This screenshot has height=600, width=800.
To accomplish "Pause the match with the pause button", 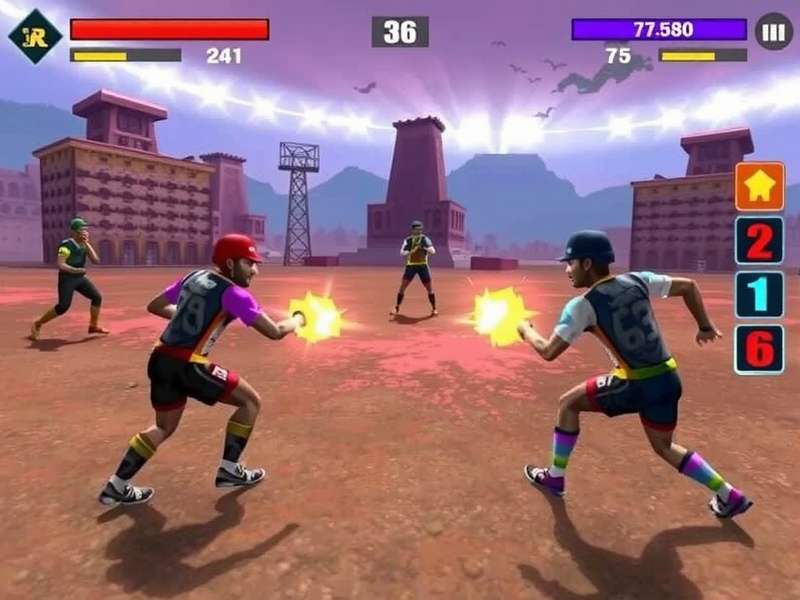I will point(773,31).
